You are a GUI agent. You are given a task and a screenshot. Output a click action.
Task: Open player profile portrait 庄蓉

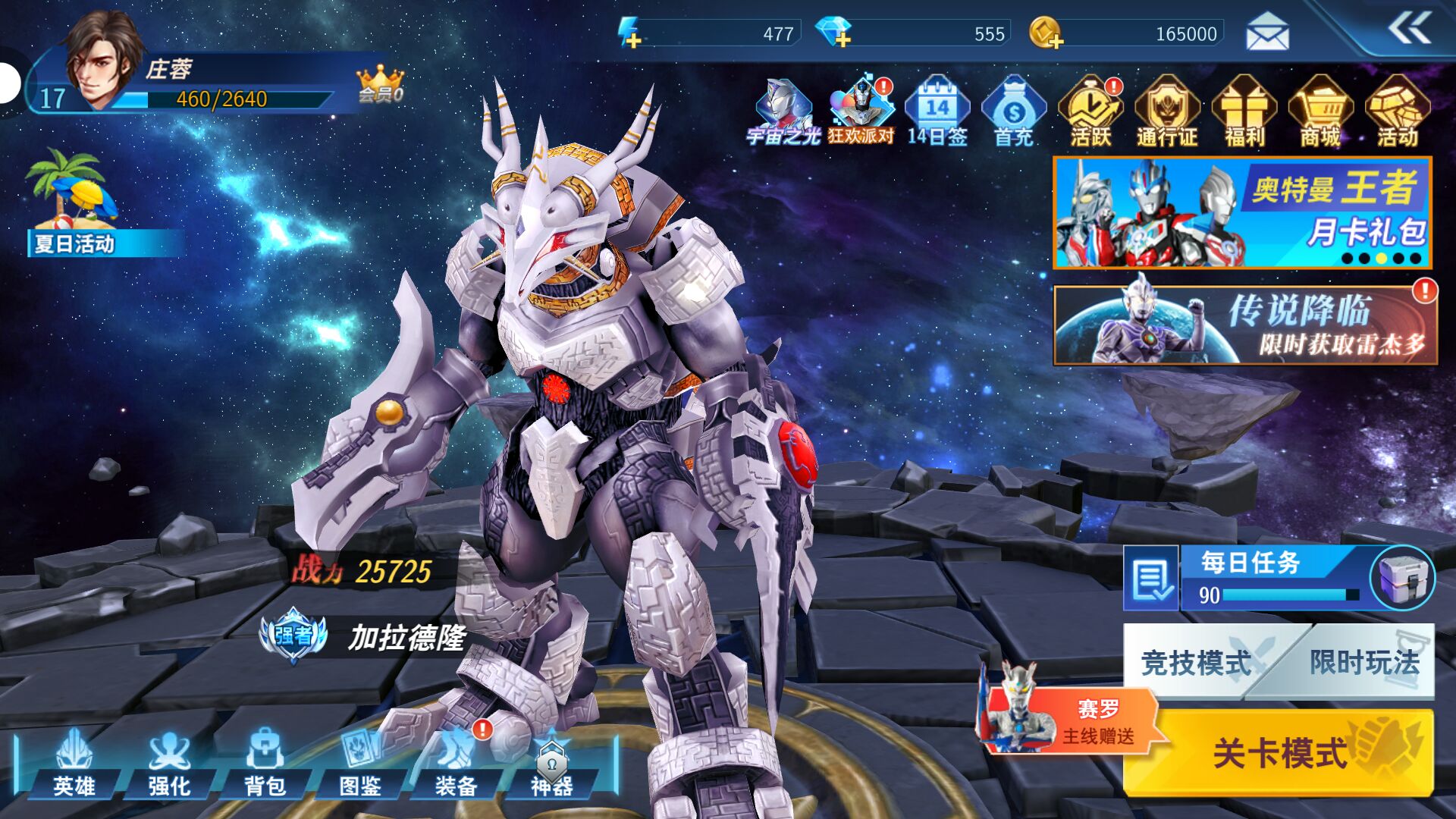click(x=102, y=61)
